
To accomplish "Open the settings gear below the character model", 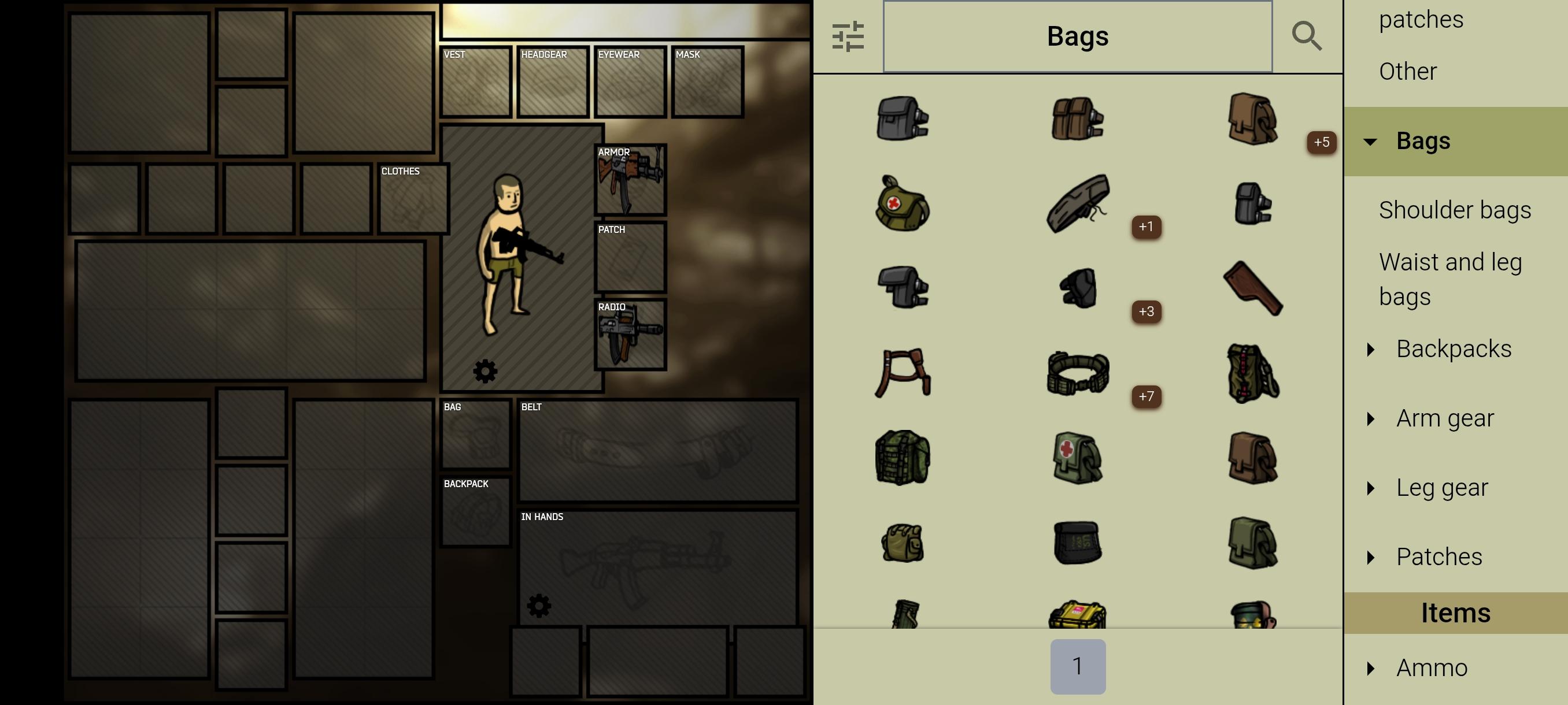I will (x=485, y=371).
